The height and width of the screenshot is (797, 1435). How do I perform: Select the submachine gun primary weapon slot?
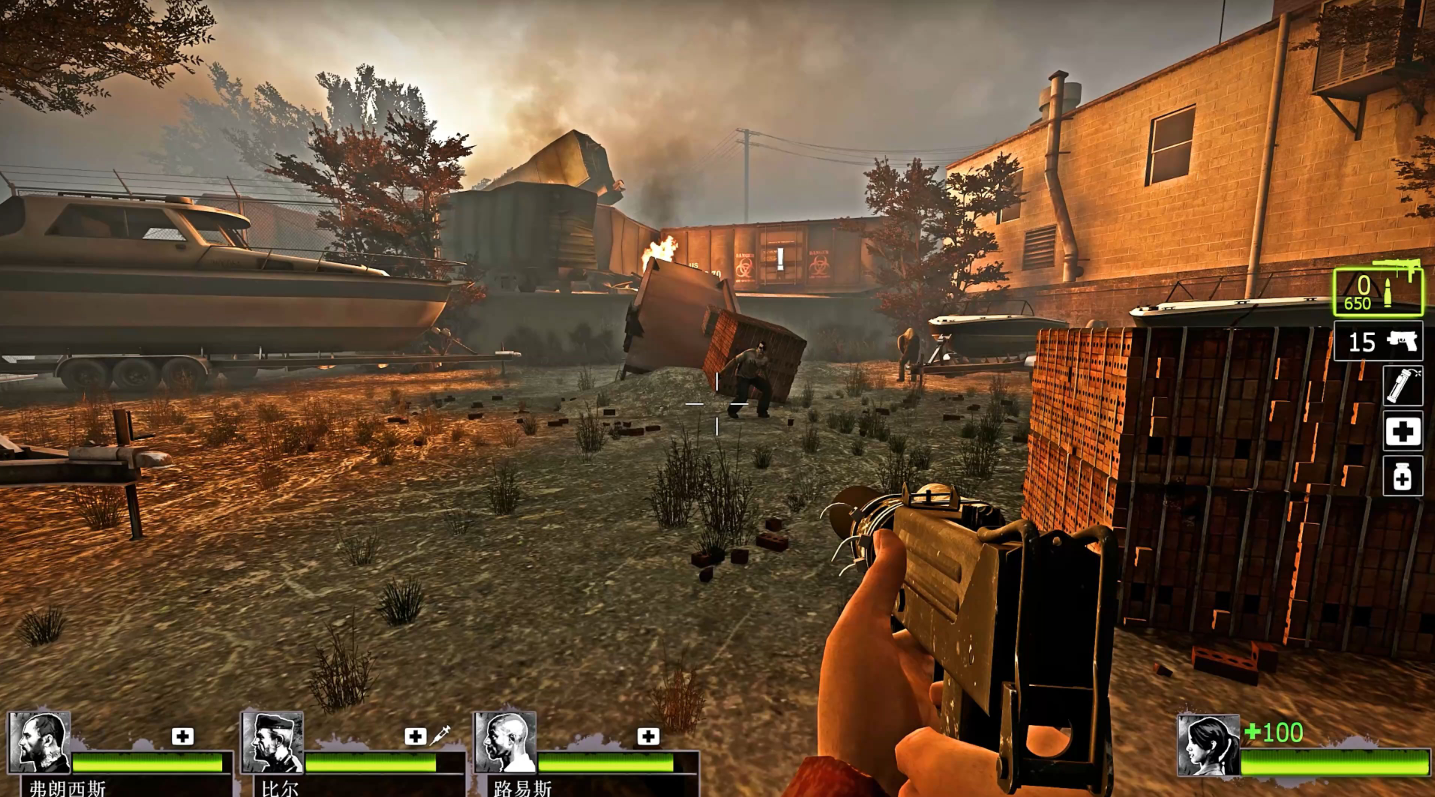(1377, 291)
